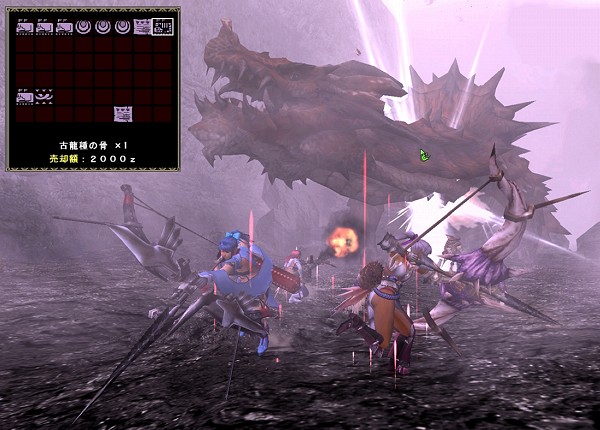Select the bone icon left of the fang item
Screen dimensions: 600x430
tap(25, 97)
